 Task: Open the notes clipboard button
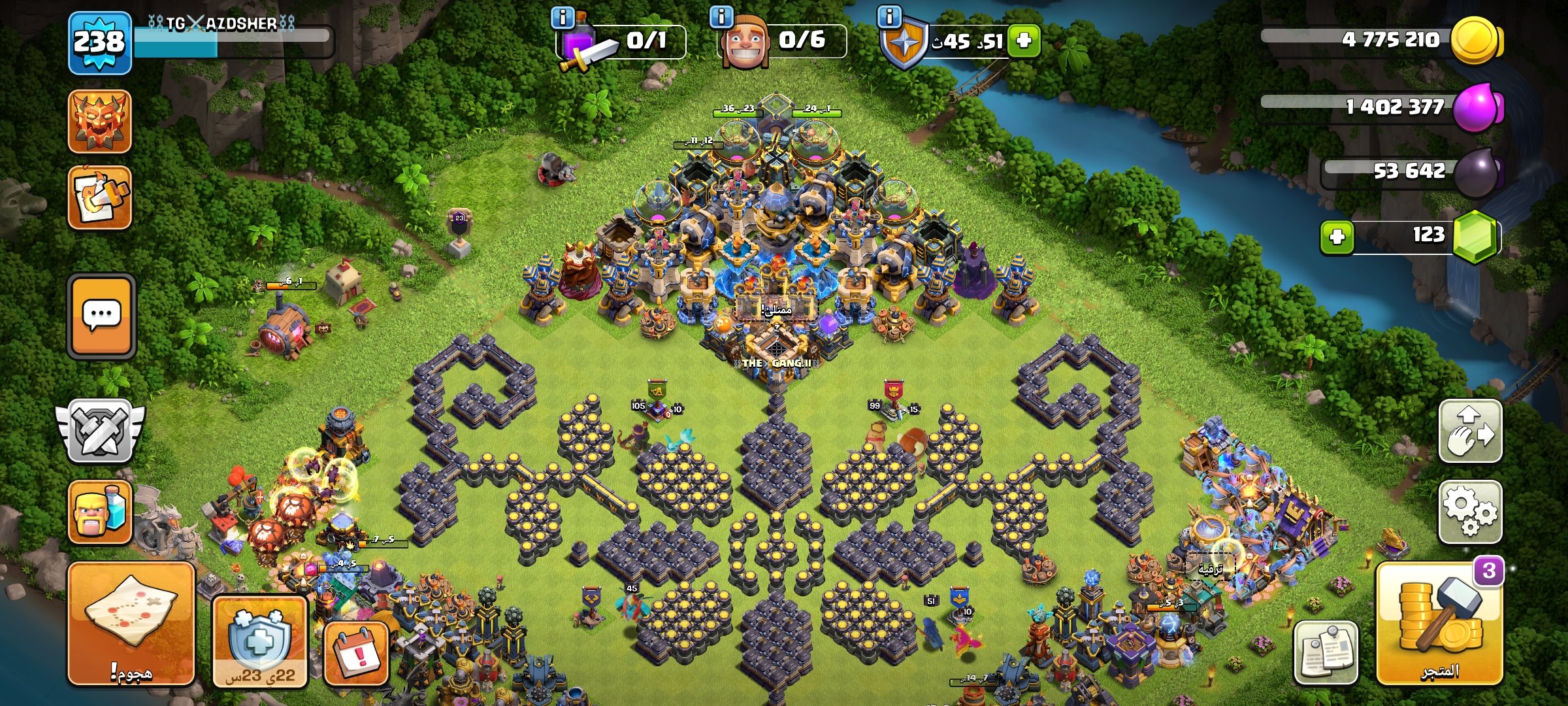click(1326, 652)
